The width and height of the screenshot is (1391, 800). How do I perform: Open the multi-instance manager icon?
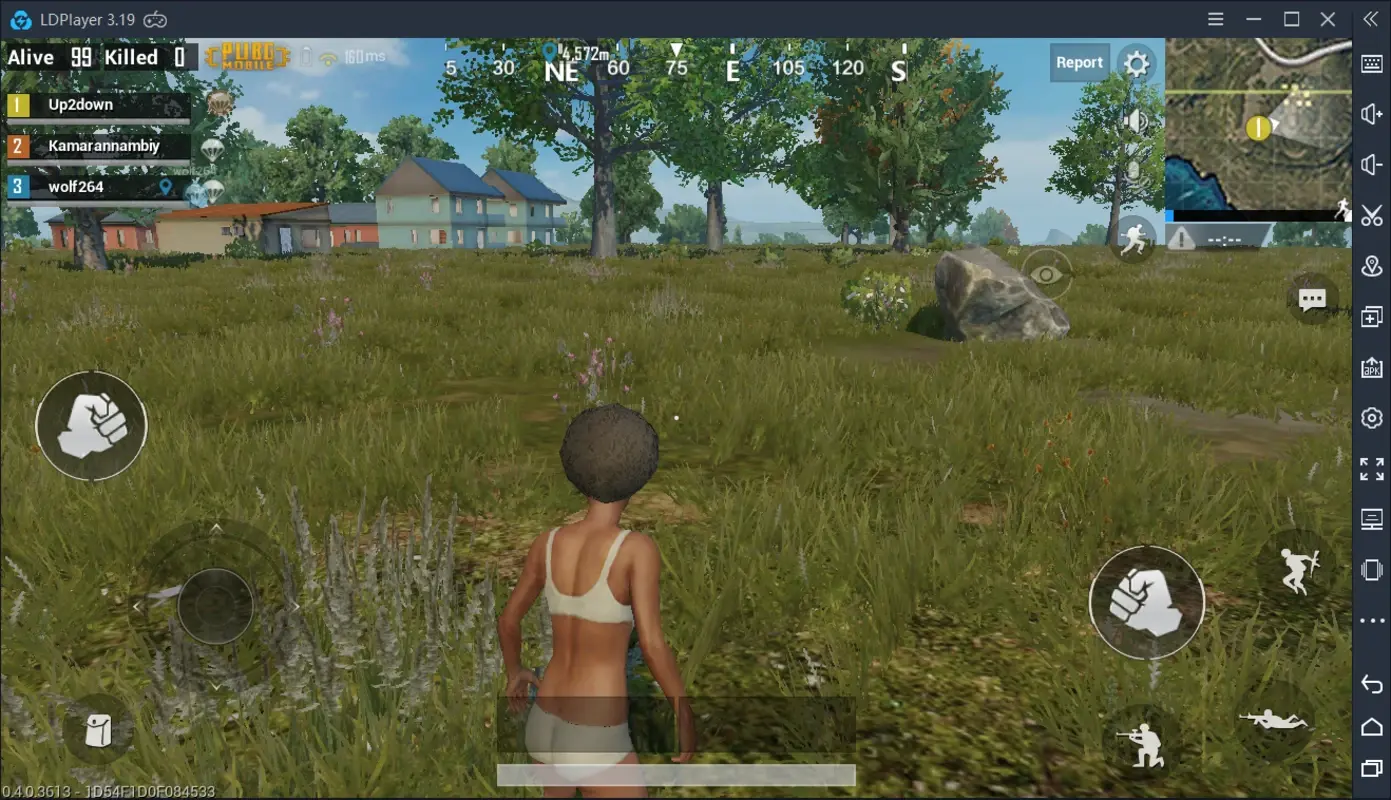pyautogui.click(x=1371, y=316)
